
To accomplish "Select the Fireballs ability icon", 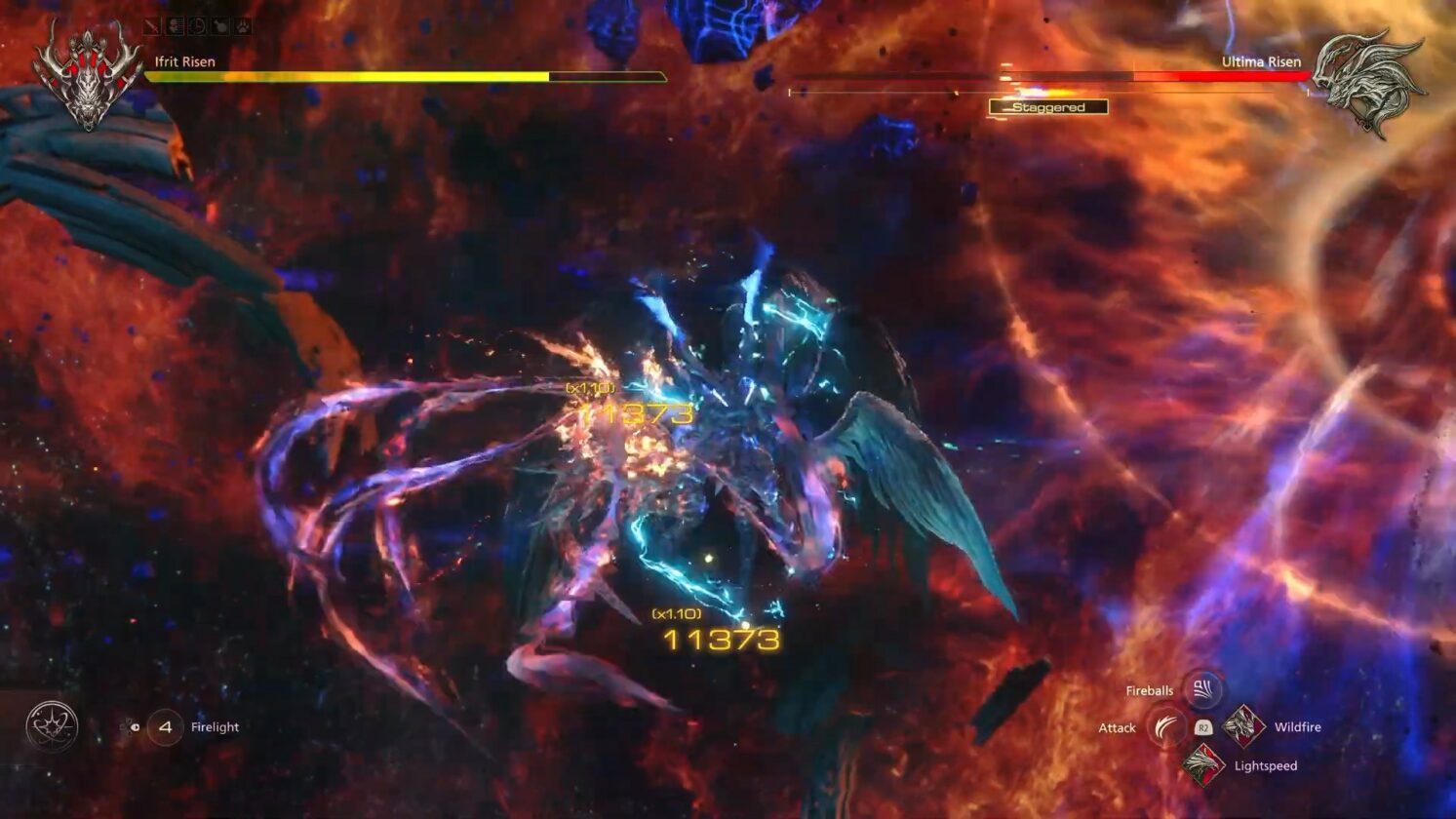I will pos(1202,691).
